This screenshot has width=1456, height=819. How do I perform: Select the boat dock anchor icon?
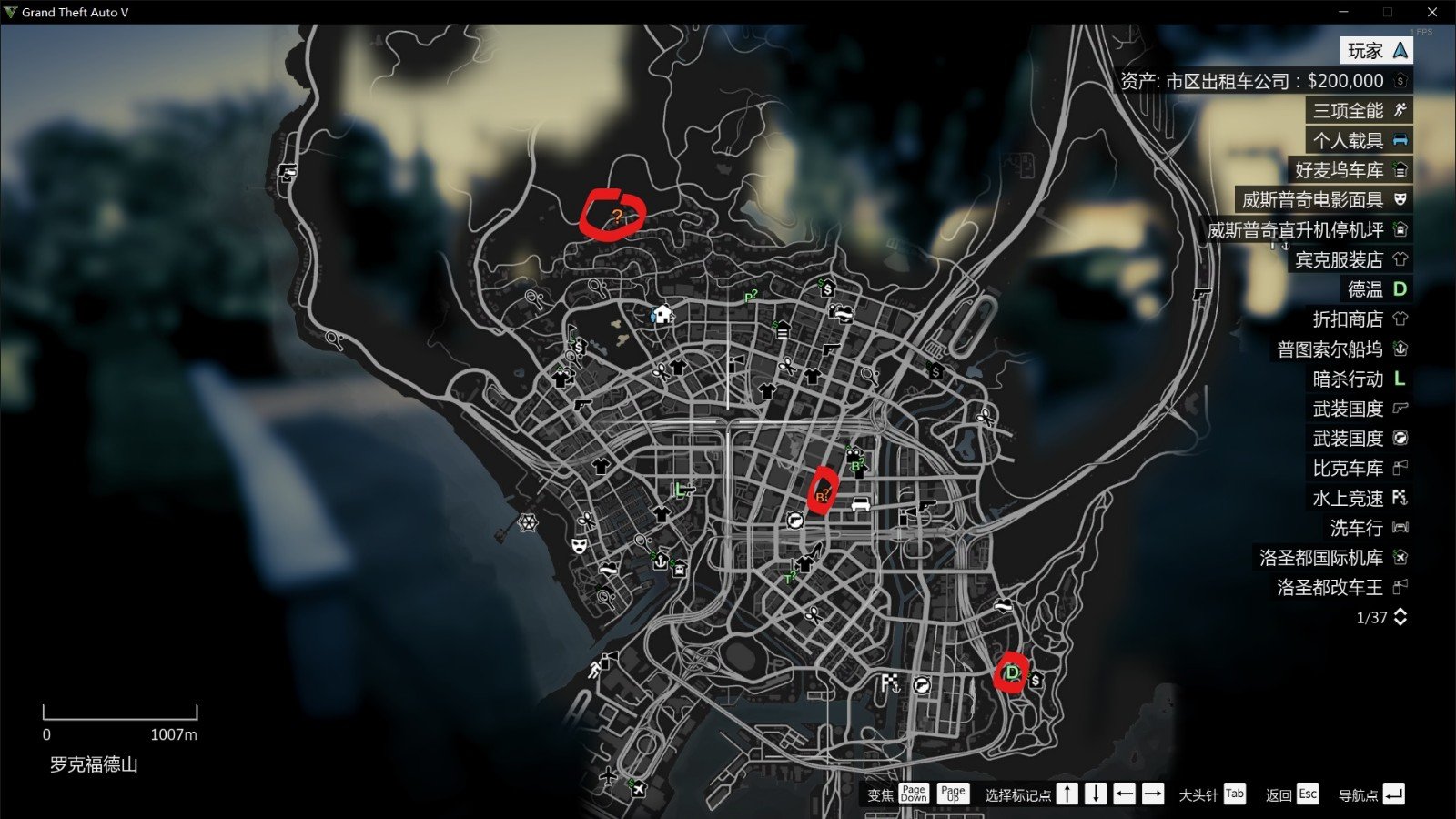tap(661, 562)
